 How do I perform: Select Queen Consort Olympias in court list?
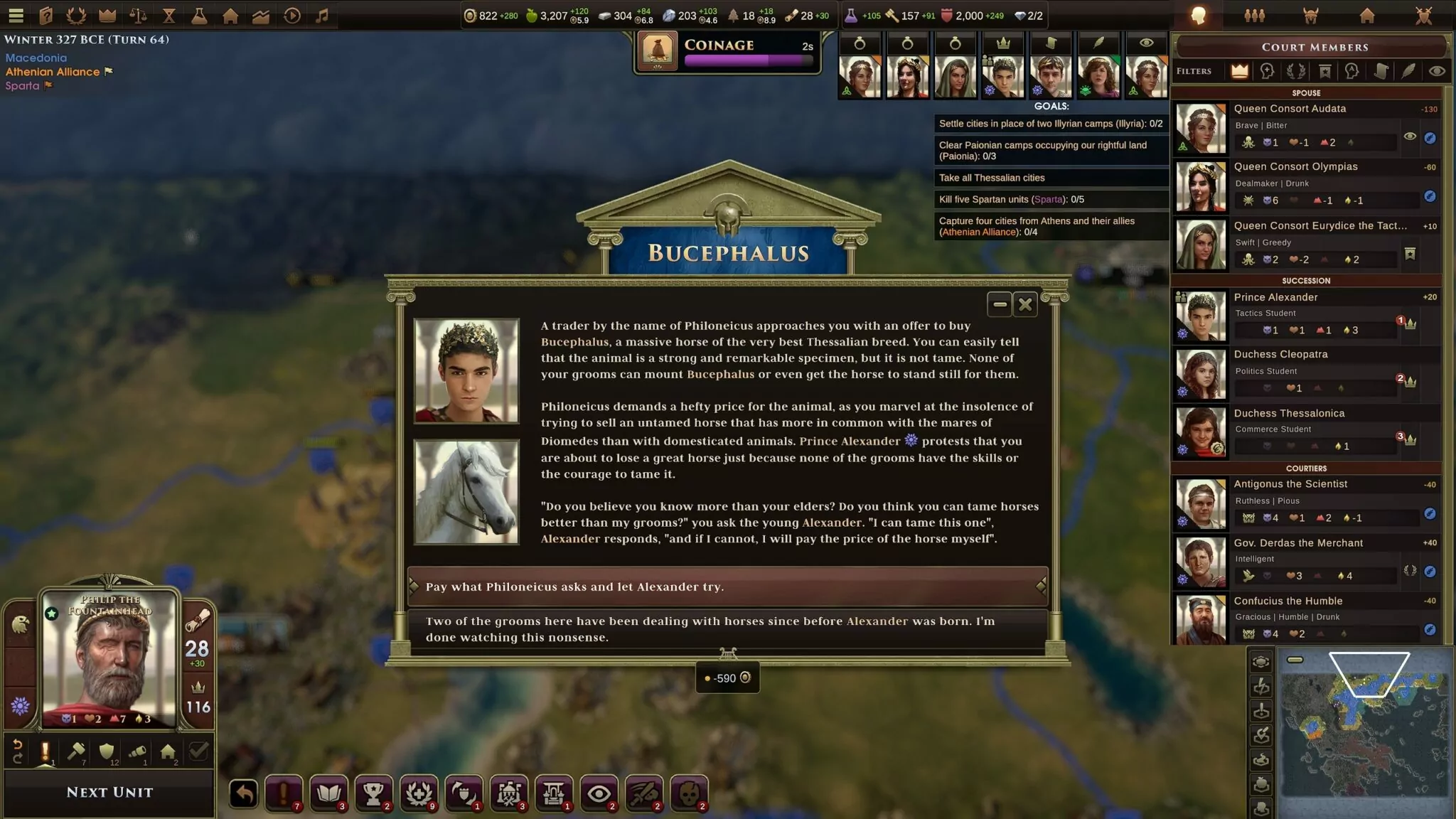[1295, 184]
